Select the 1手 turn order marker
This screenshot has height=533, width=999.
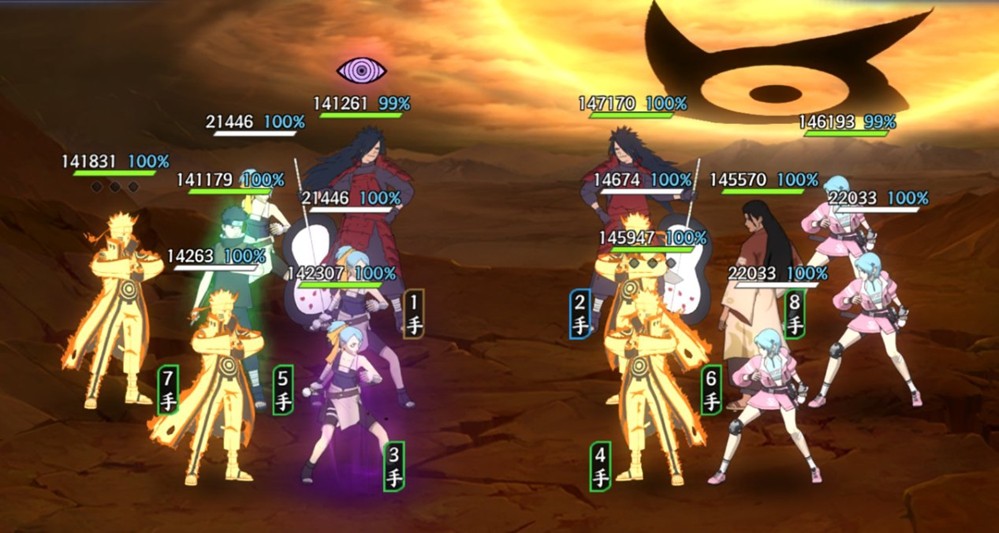[x=414, y=313]
